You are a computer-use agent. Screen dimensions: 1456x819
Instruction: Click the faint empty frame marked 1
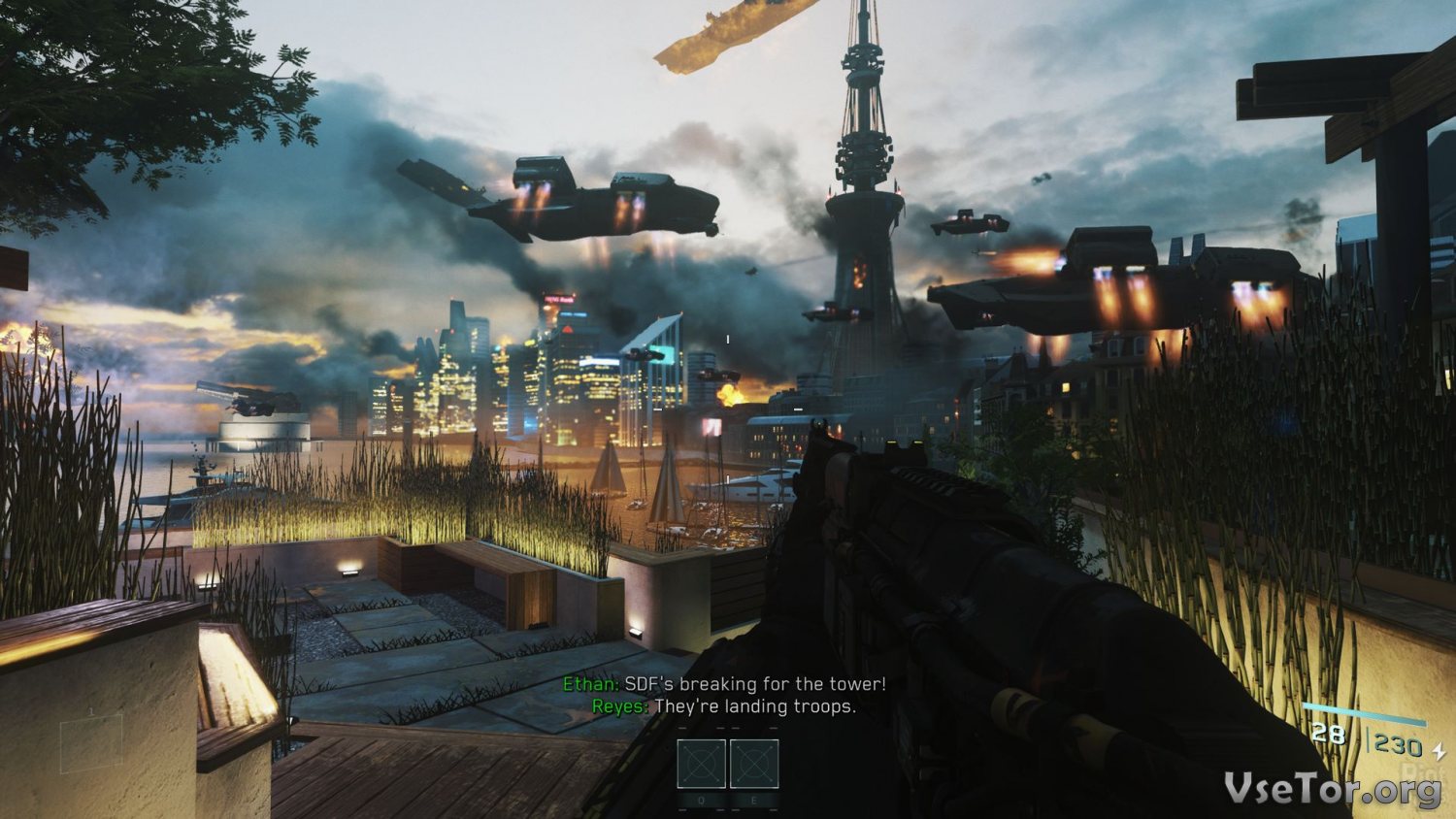coord(91,743)
